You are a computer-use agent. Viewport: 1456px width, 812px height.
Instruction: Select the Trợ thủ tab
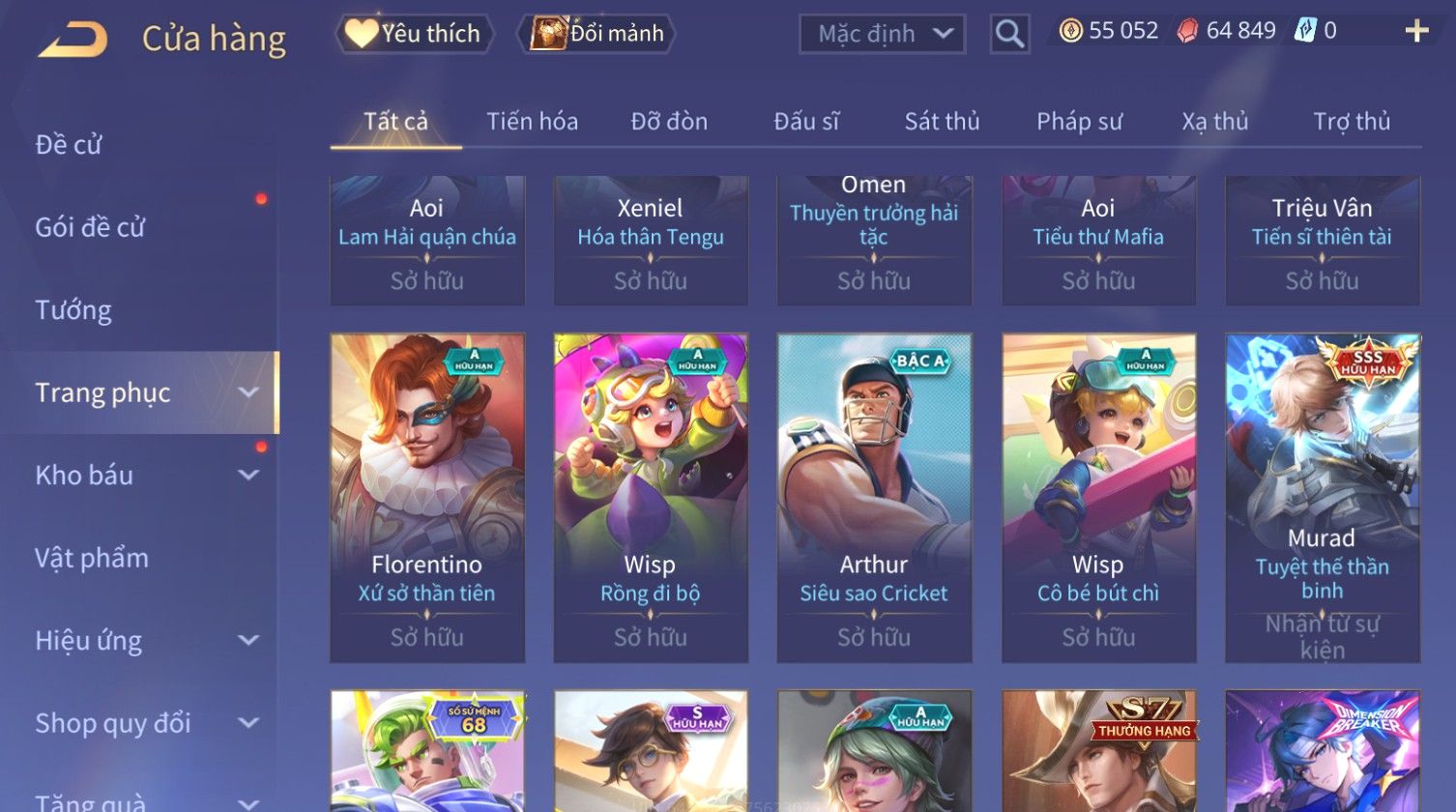(1352, 122)
